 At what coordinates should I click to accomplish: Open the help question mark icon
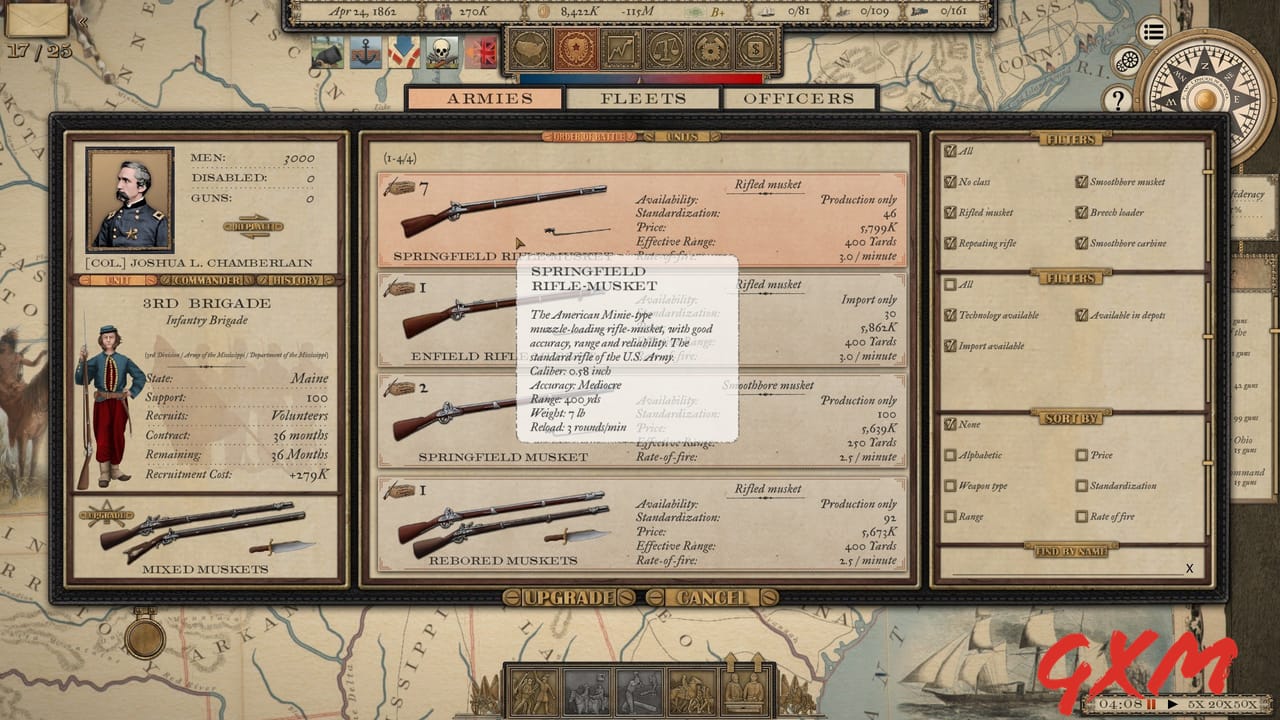coord(1118,98)
